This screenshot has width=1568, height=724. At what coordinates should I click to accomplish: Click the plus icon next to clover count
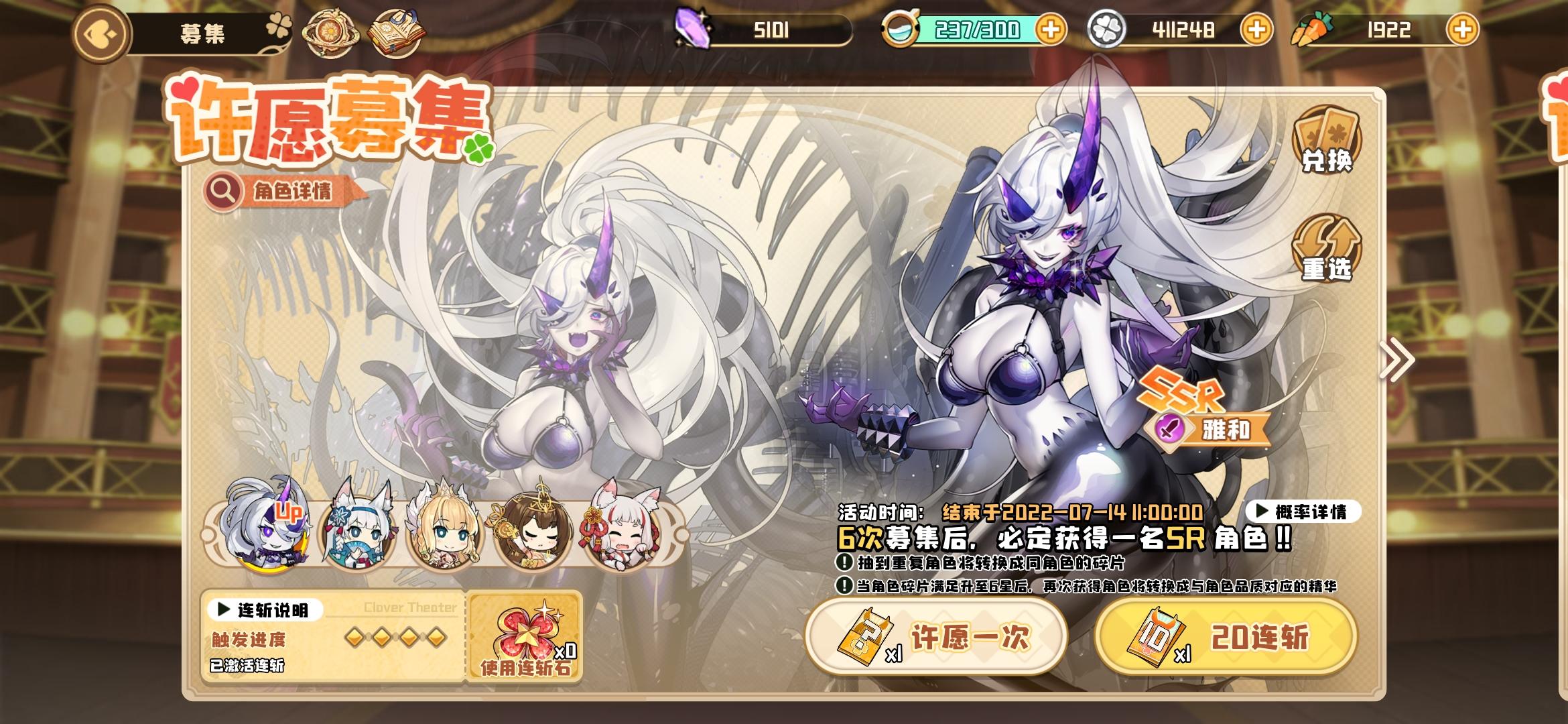tap(1256, 28)
